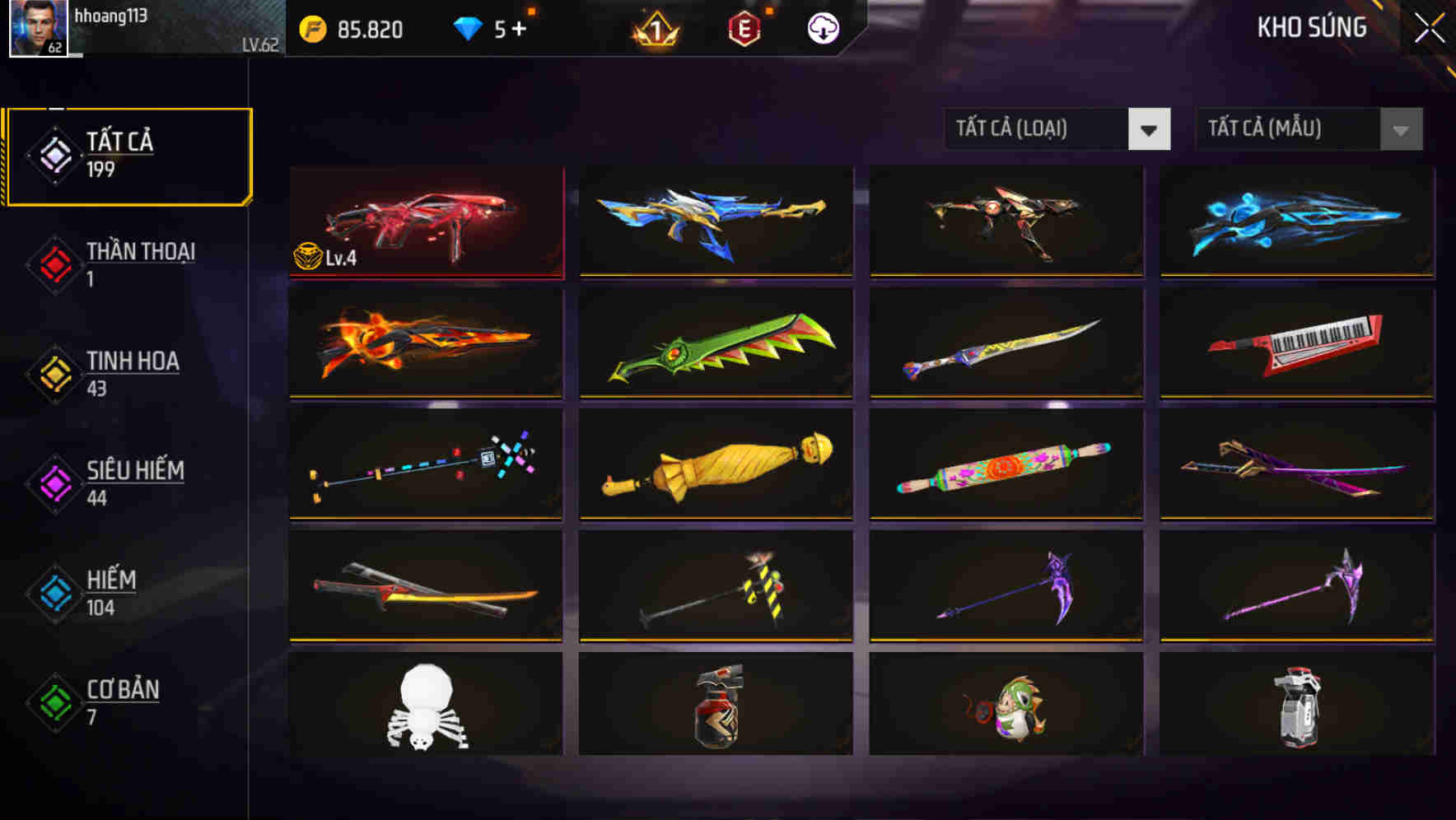Click the blue diamond currency icon
Viewport: 1456px width, 820px height.
[468, 27]
